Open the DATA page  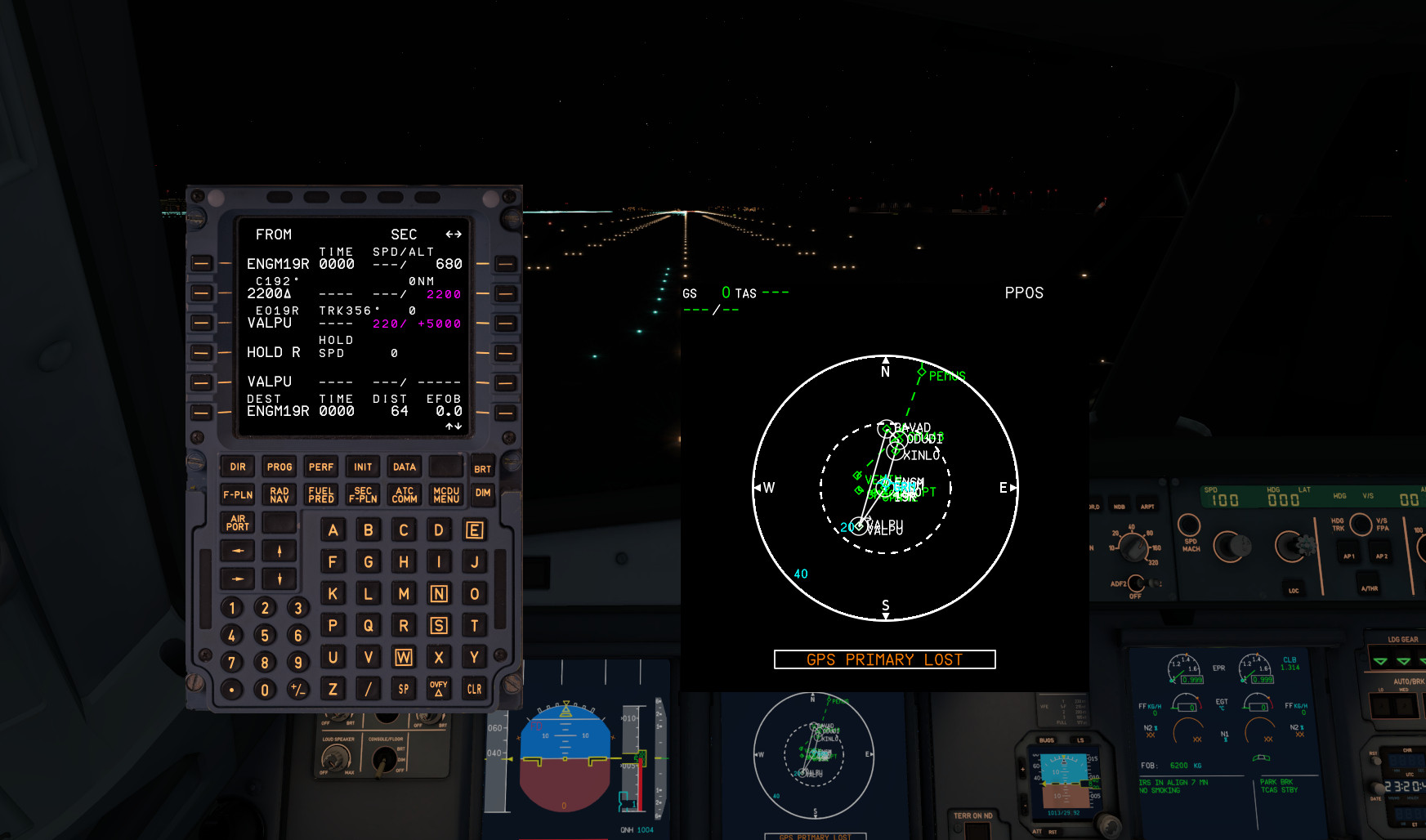[405, 467]
